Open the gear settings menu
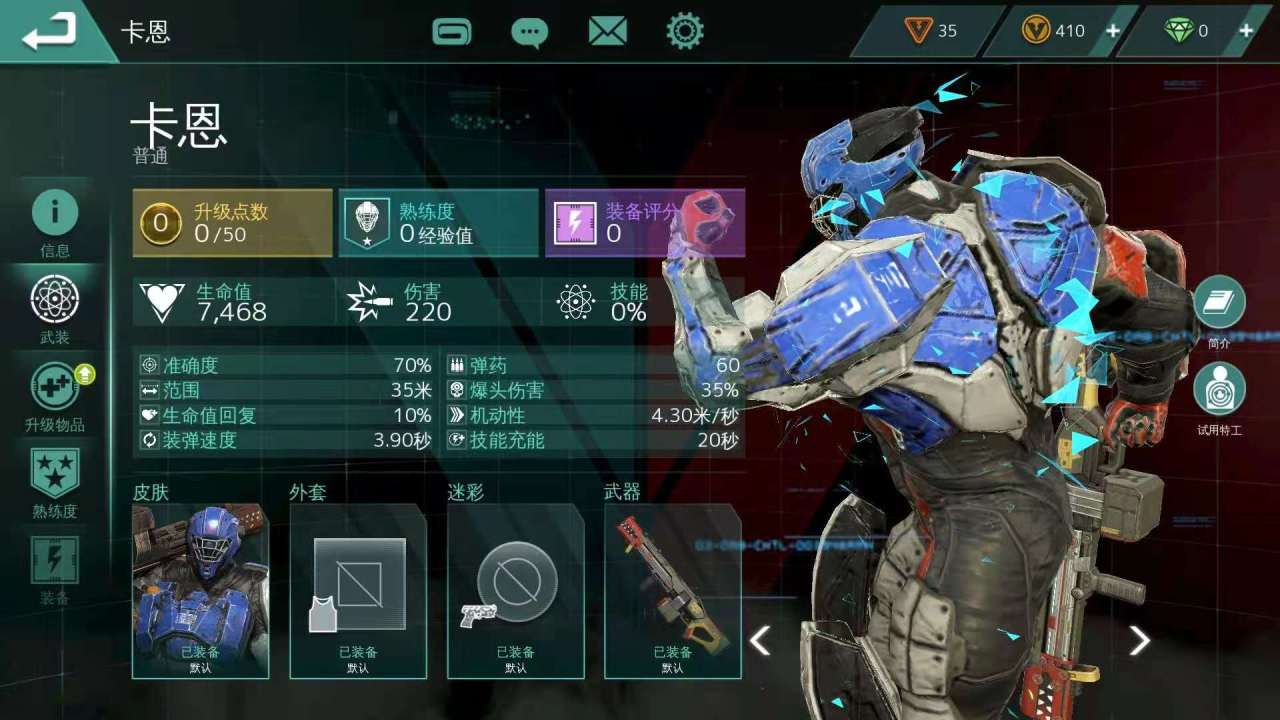Image resolution: width=1280 pixels, height=720 pixels. click(x=685, y=31)
